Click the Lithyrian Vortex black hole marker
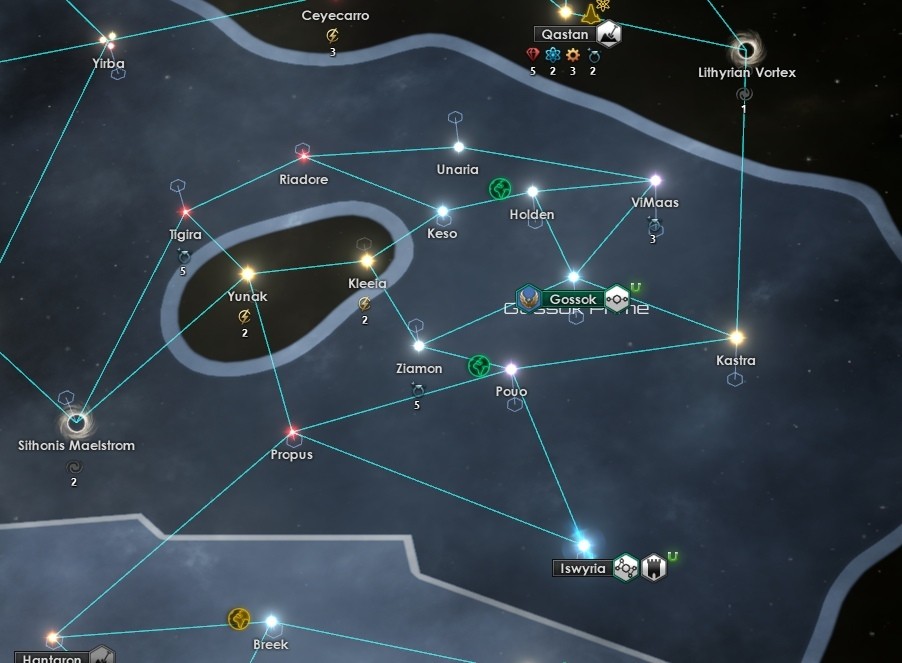 point(744,49)
